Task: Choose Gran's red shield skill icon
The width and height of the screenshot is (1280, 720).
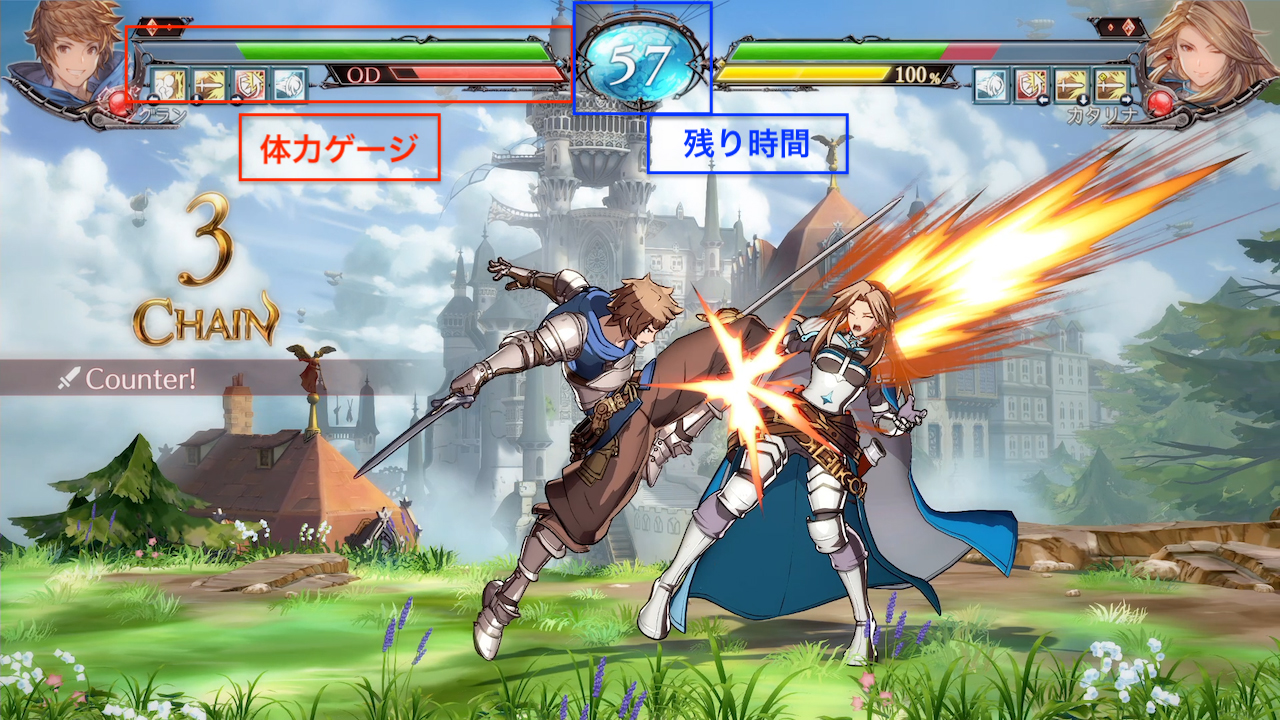Action: click(249, 84)
